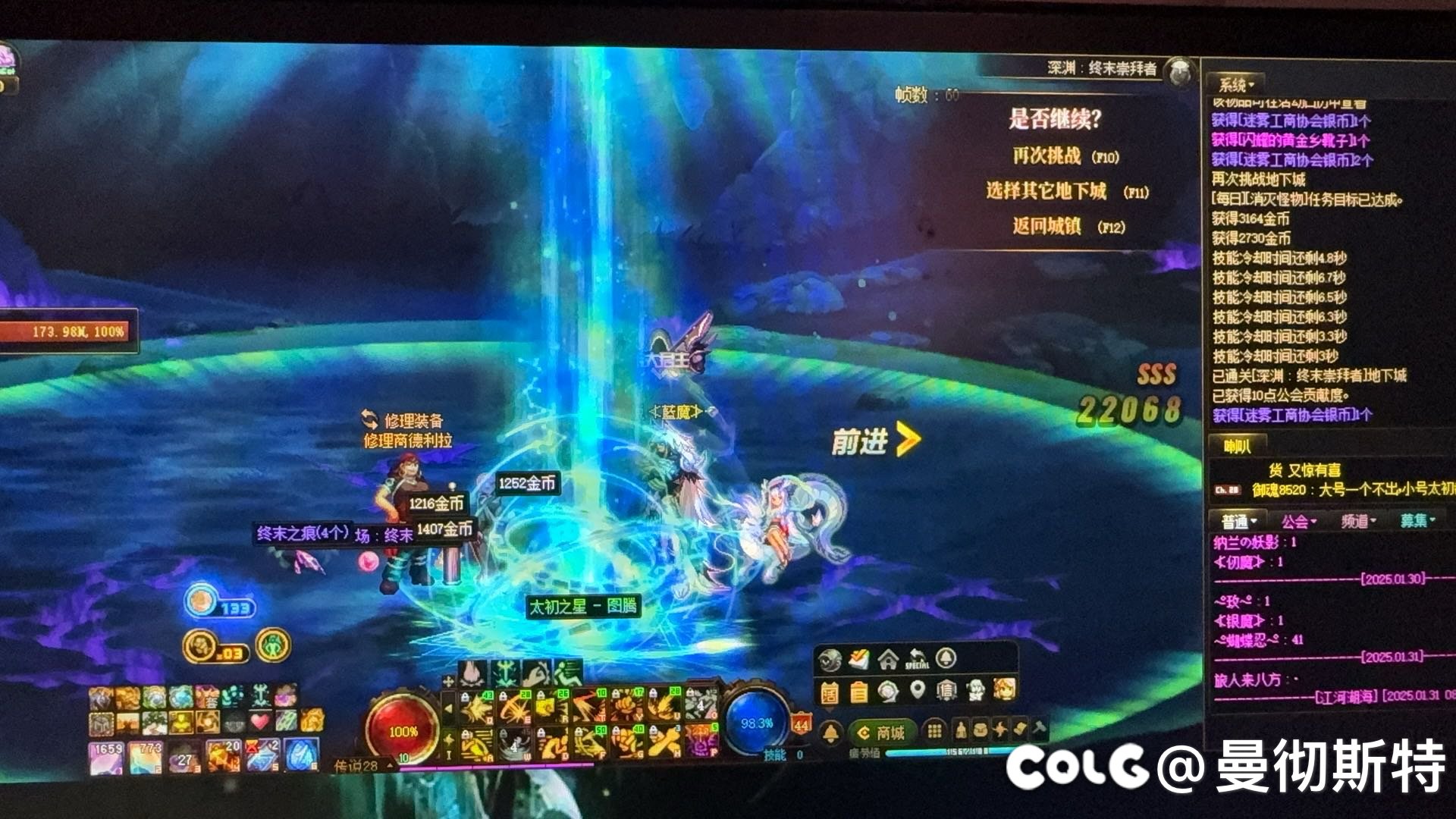
Task: Open the daily quest clipboard icon
Action: [858, 692]
